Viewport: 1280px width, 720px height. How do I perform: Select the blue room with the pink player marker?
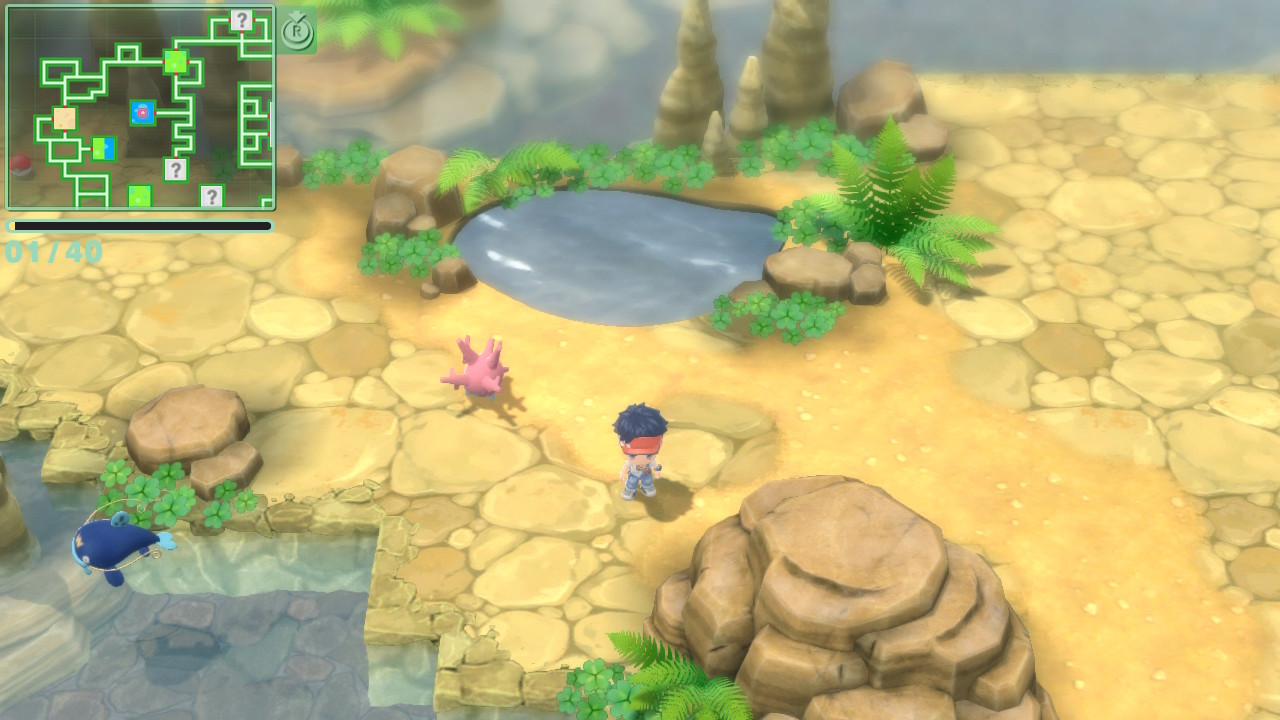[143, 113]
